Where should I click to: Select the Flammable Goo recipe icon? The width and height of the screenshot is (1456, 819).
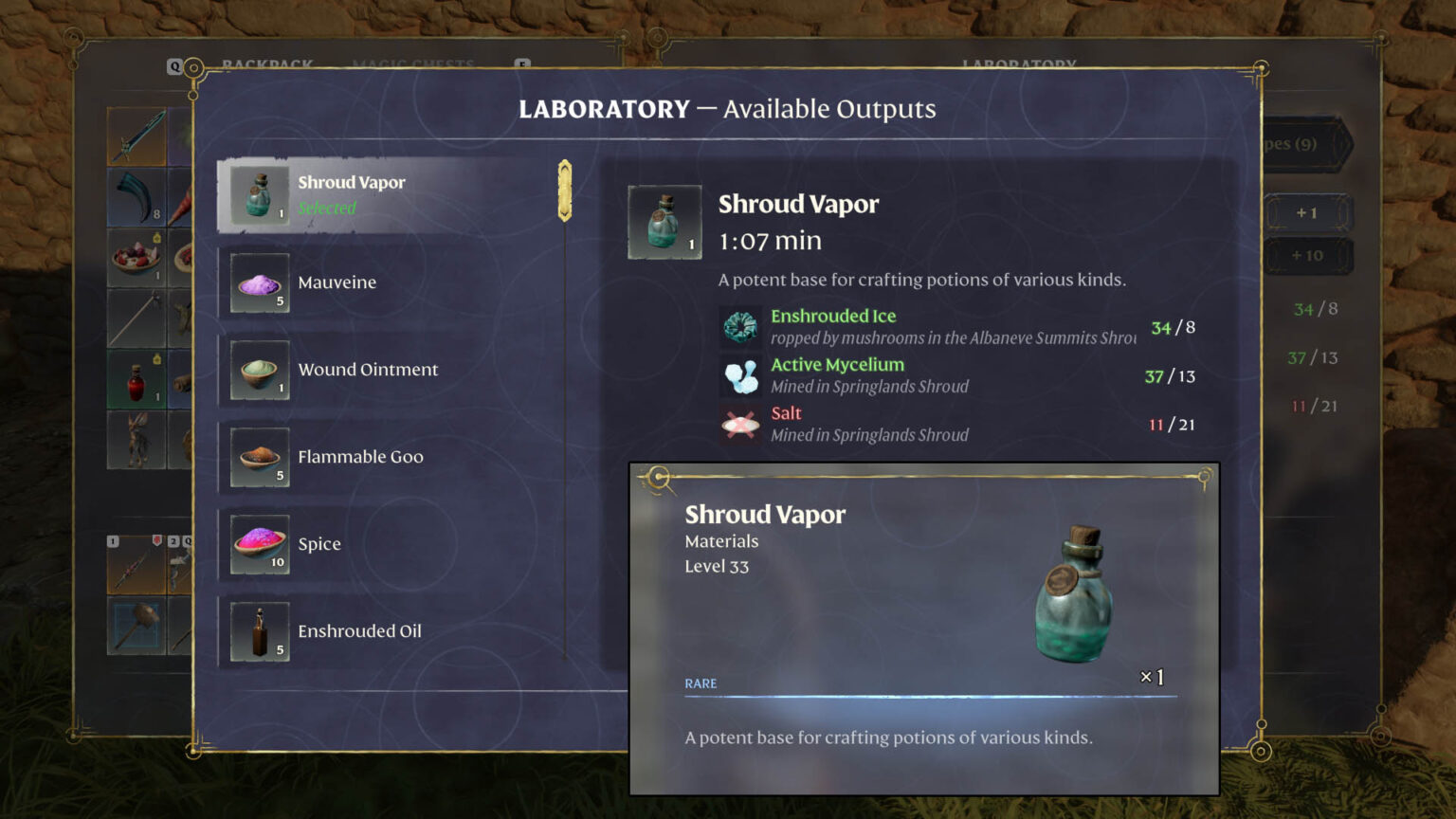258,457
